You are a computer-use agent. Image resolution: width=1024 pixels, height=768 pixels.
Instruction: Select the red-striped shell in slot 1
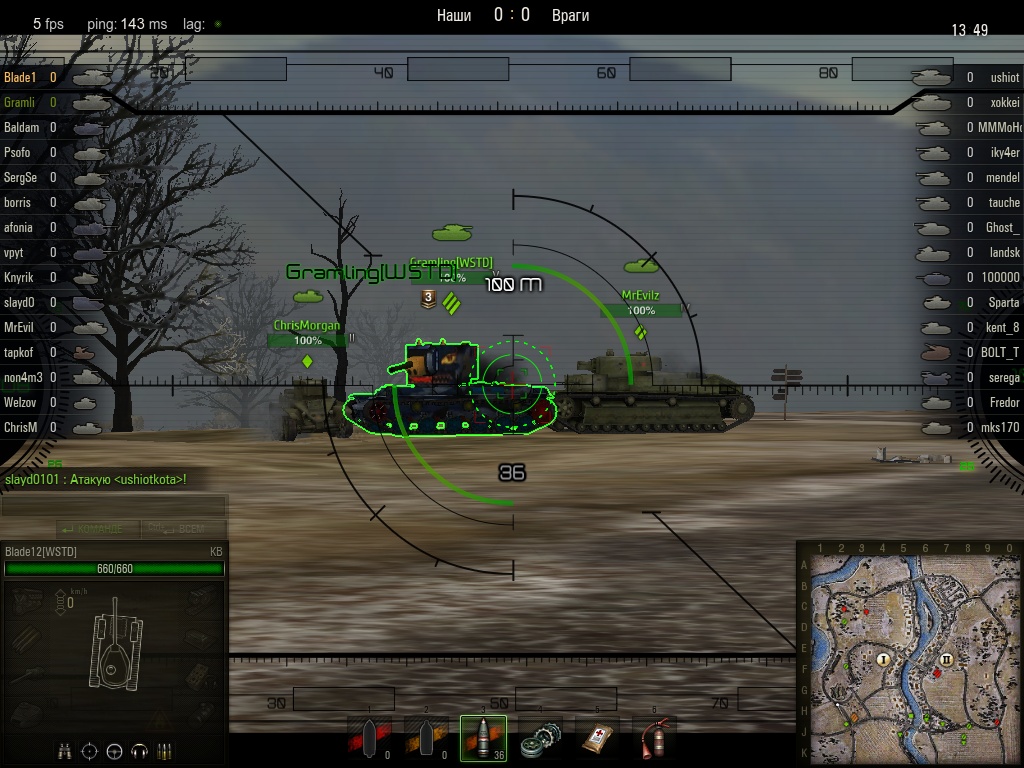[x=370, y=738]
